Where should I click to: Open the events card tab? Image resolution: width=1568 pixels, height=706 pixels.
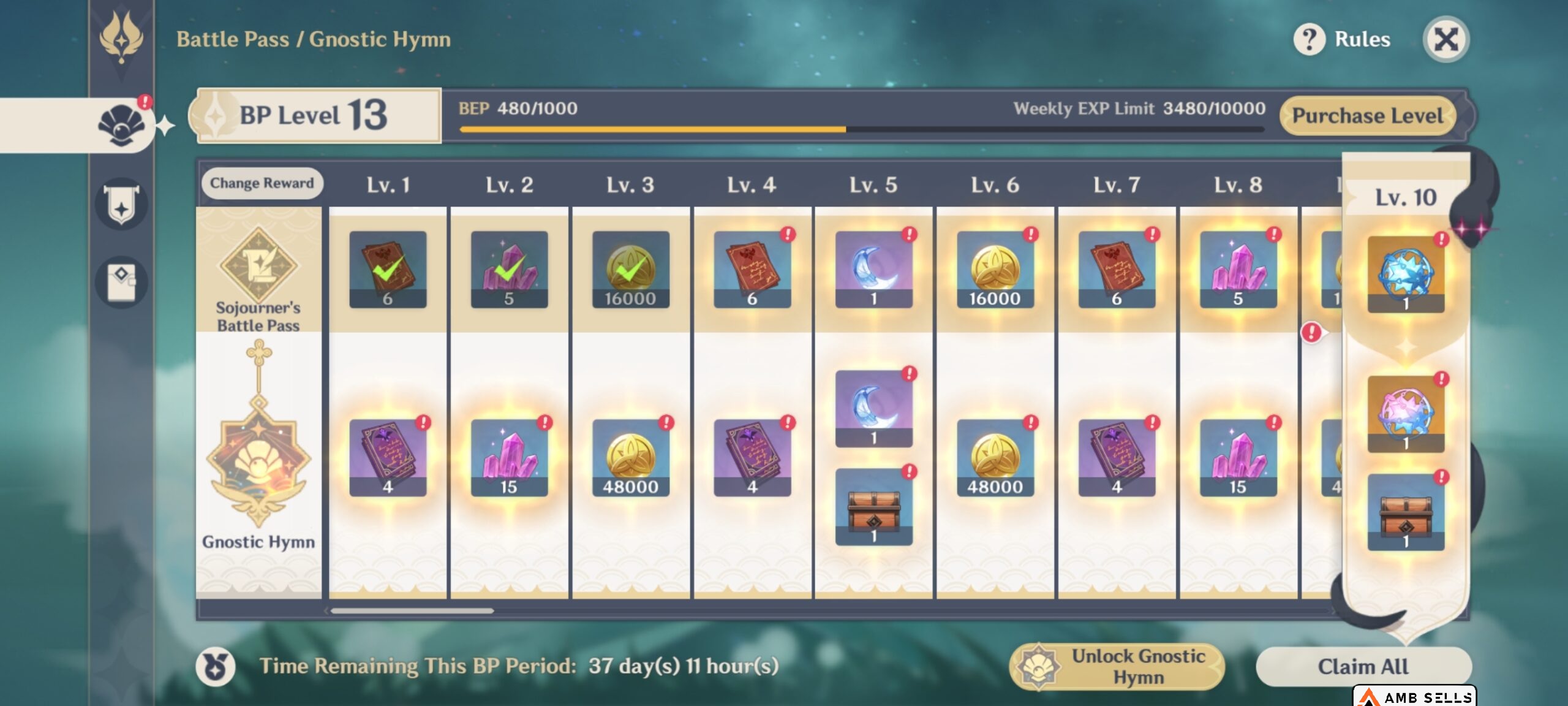point(121,283)
